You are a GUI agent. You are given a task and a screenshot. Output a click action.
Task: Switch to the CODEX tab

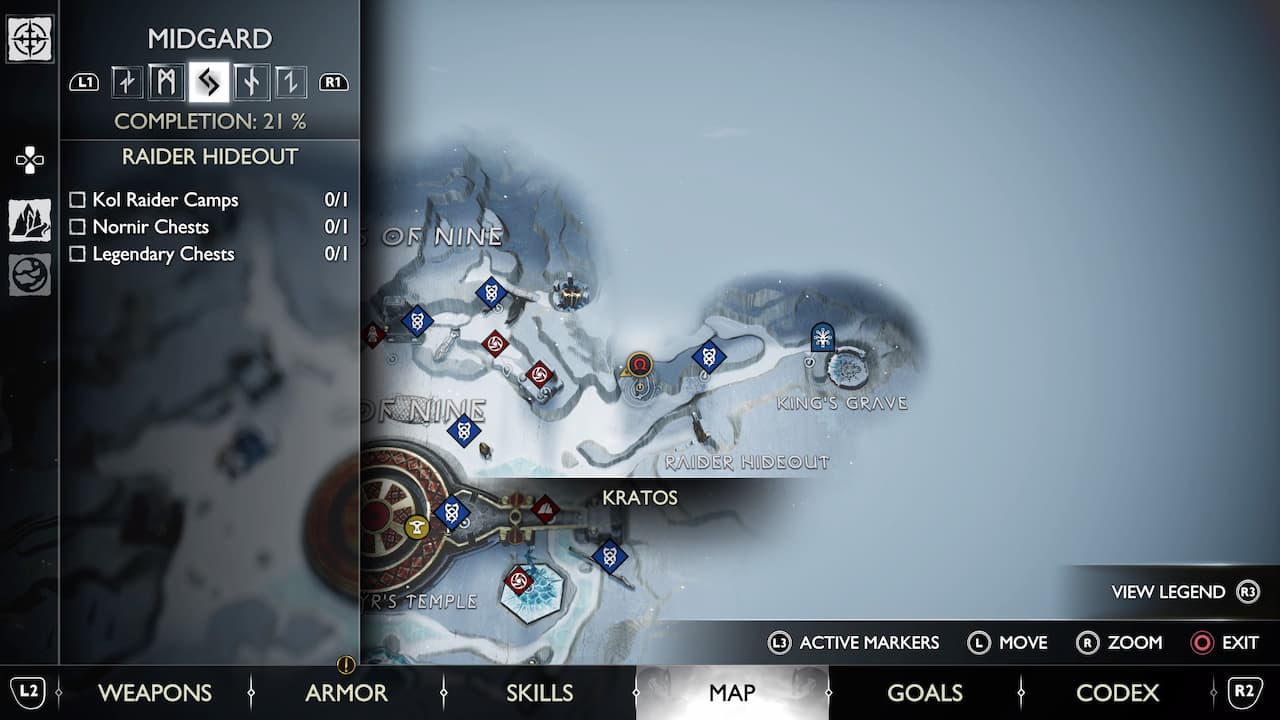[x=1118, y=692]
